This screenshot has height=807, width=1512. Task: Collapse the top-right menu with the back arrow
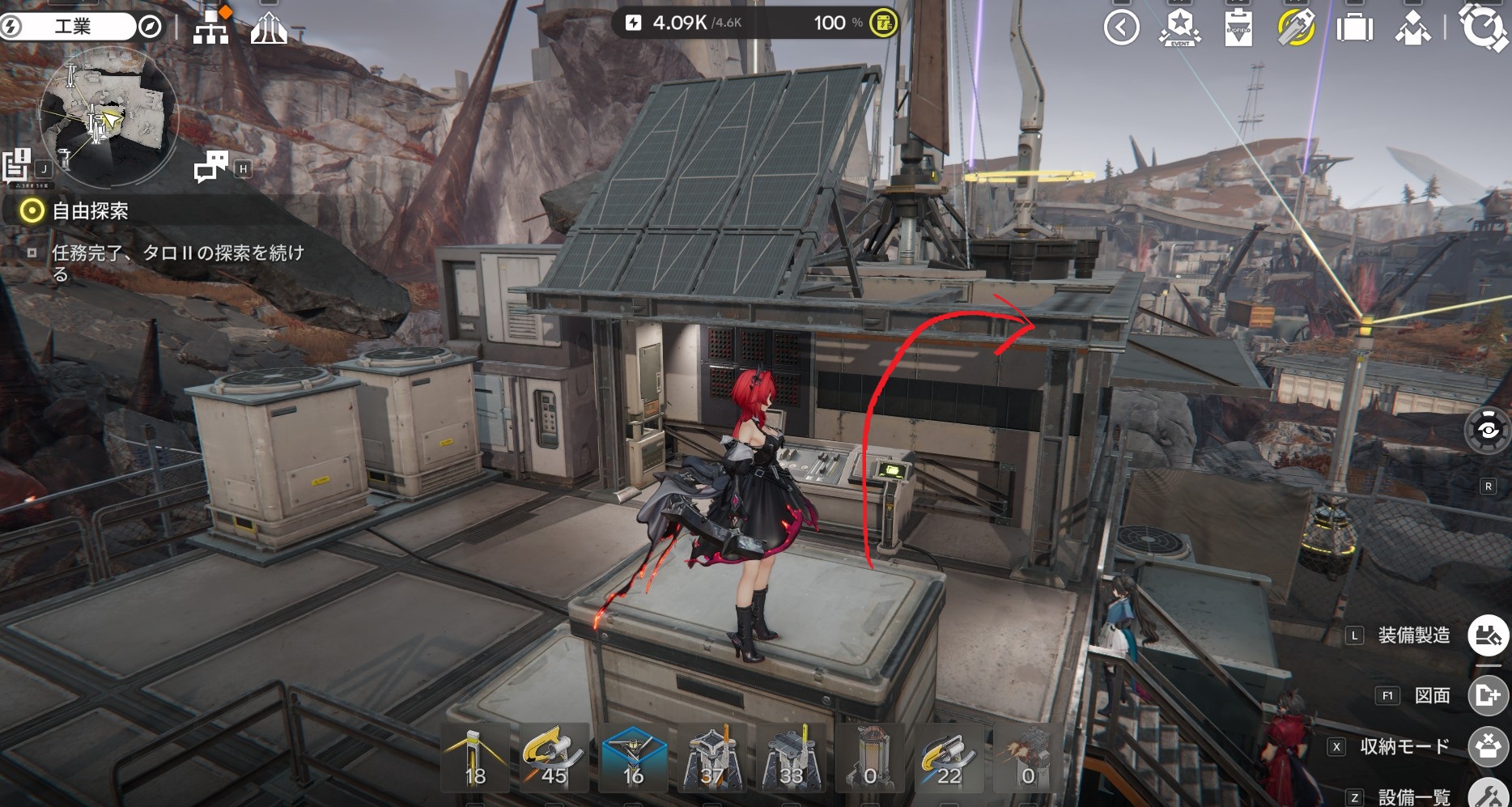[1121, 28]
